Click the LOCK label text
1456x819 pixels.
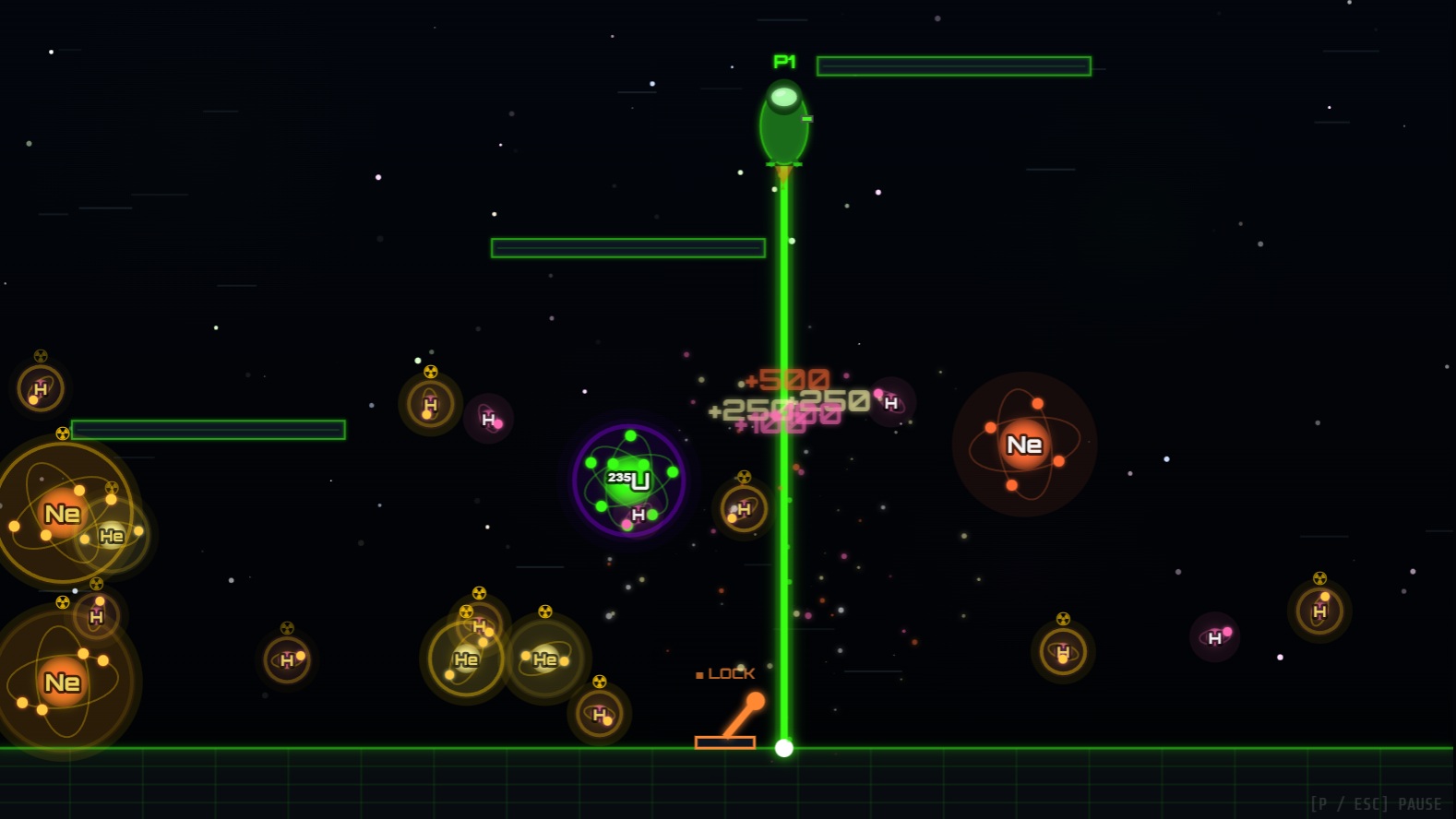(x=731, y=673)
